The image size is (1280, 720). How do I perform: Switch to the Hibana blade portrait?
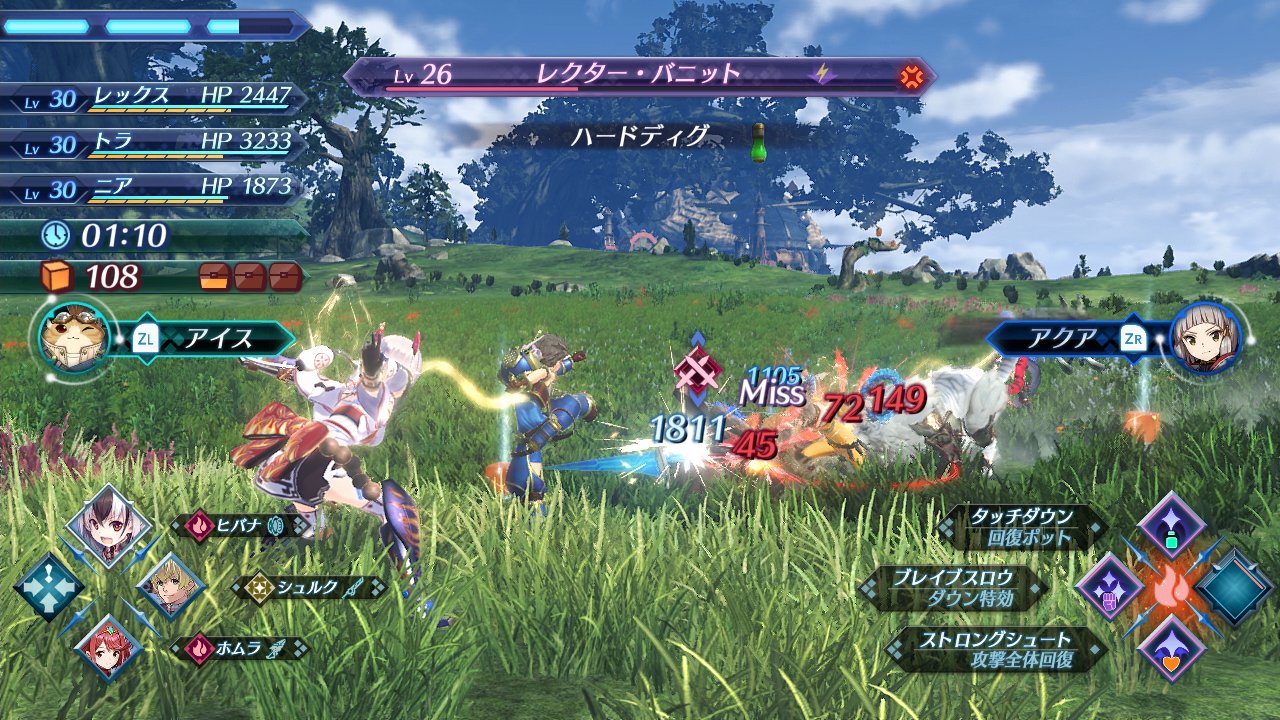108,525
